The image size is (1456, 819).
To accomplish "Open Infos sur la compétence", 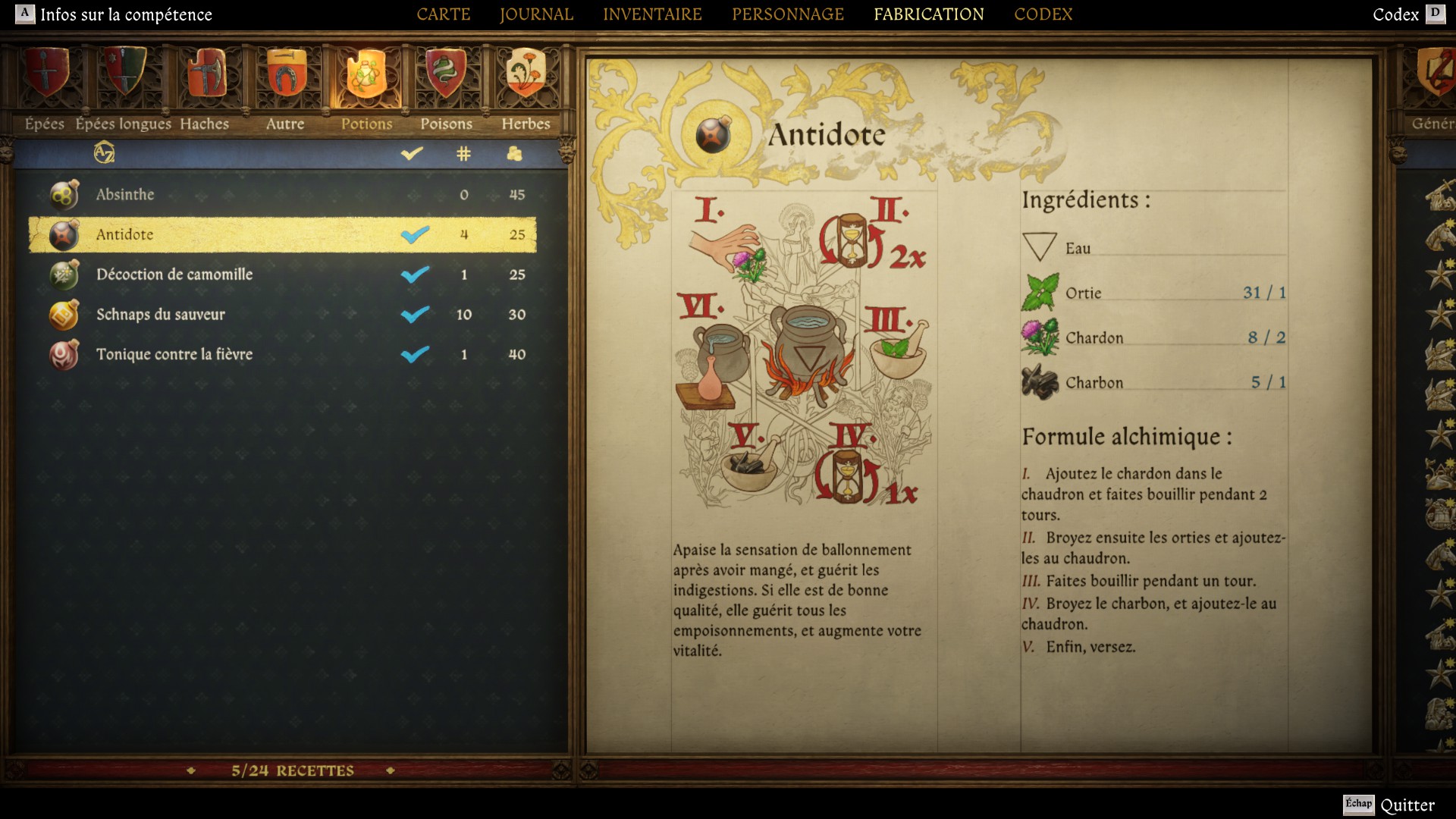I will pyautogui.click(x=114, y=14).
